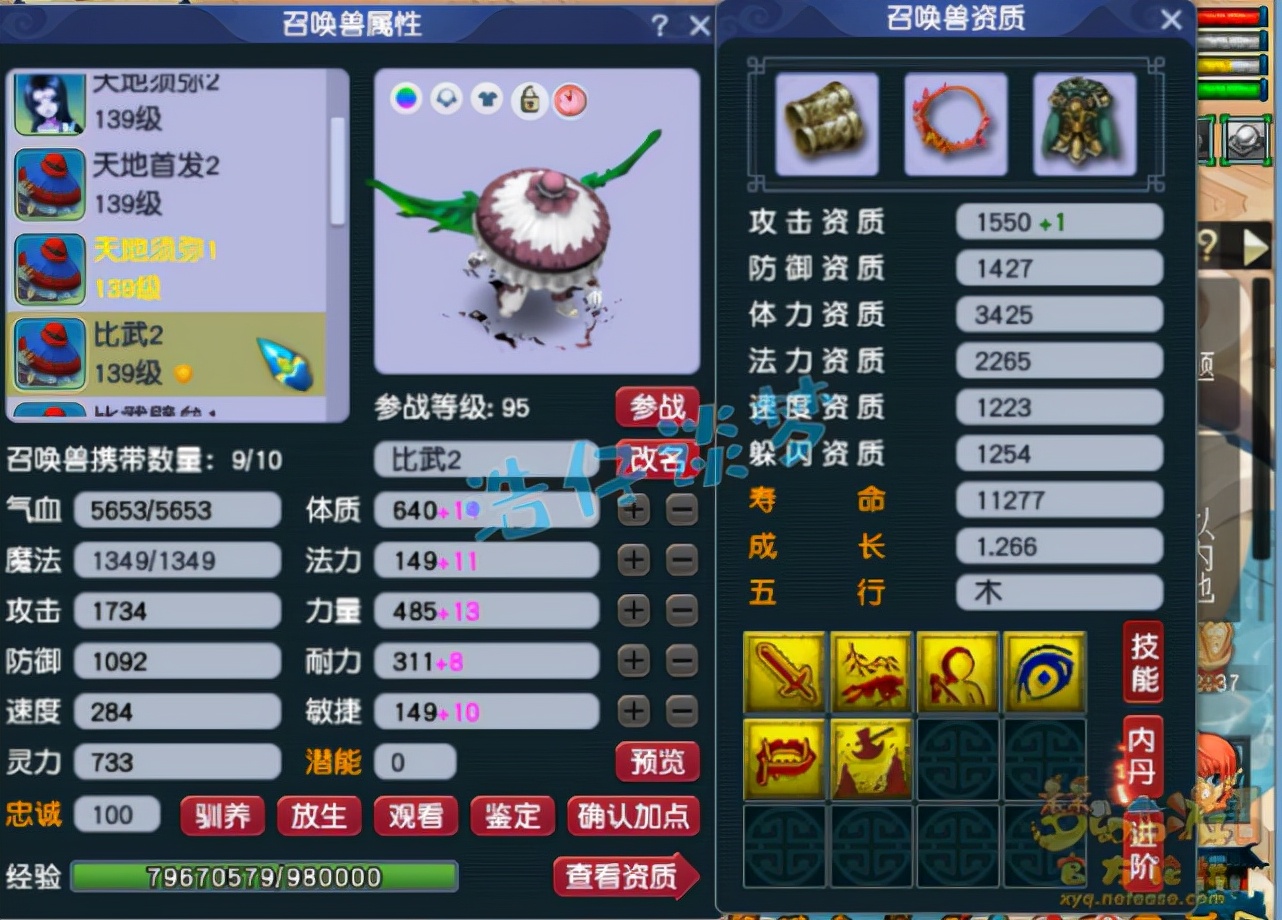Click the green armor equipment slot
This screenshot has width=1282, height=920.
pyautogui.click(x=1084, y=122)
